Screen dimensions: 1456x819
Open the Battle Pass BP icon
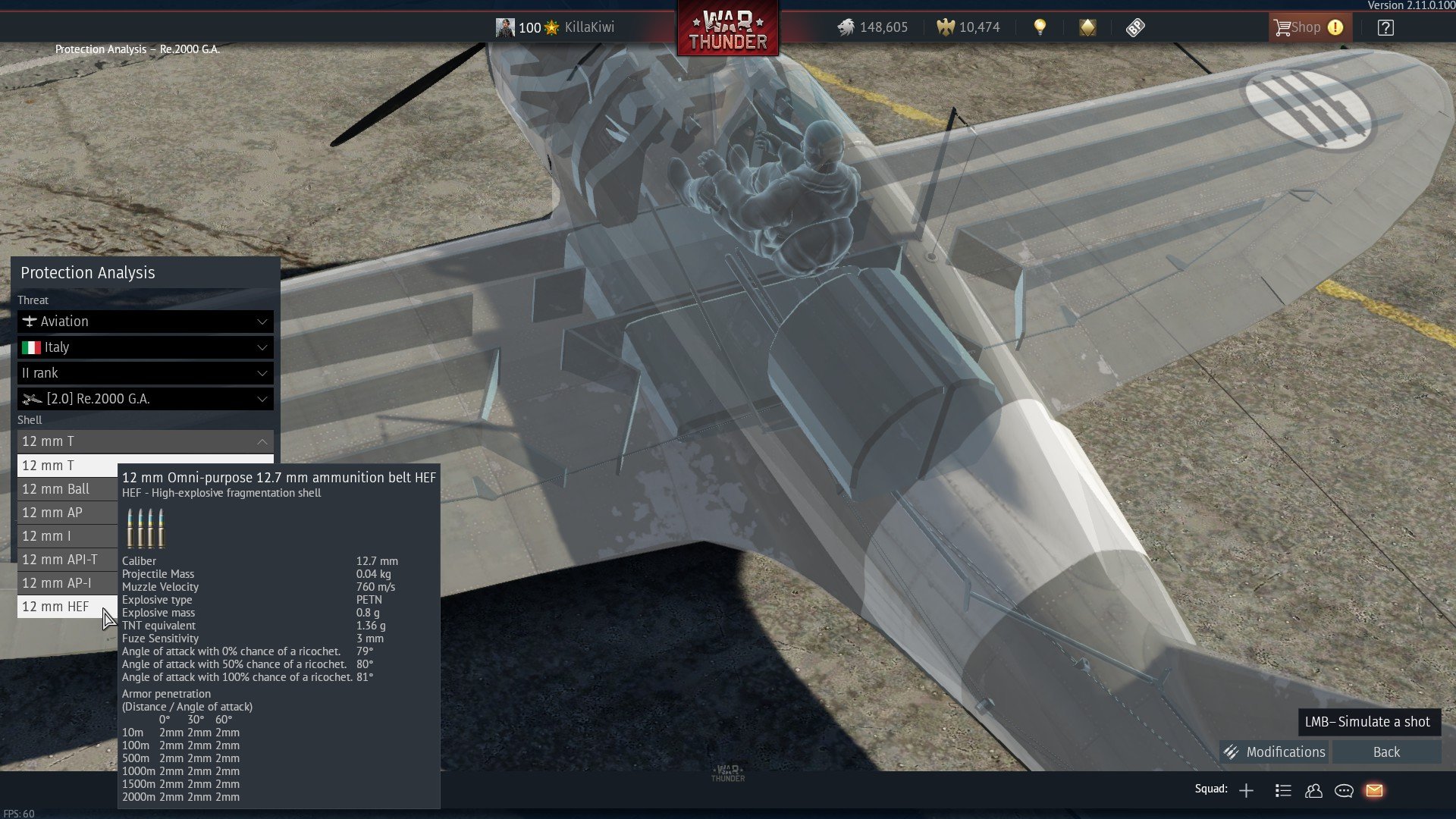[x=1135, y=28]
